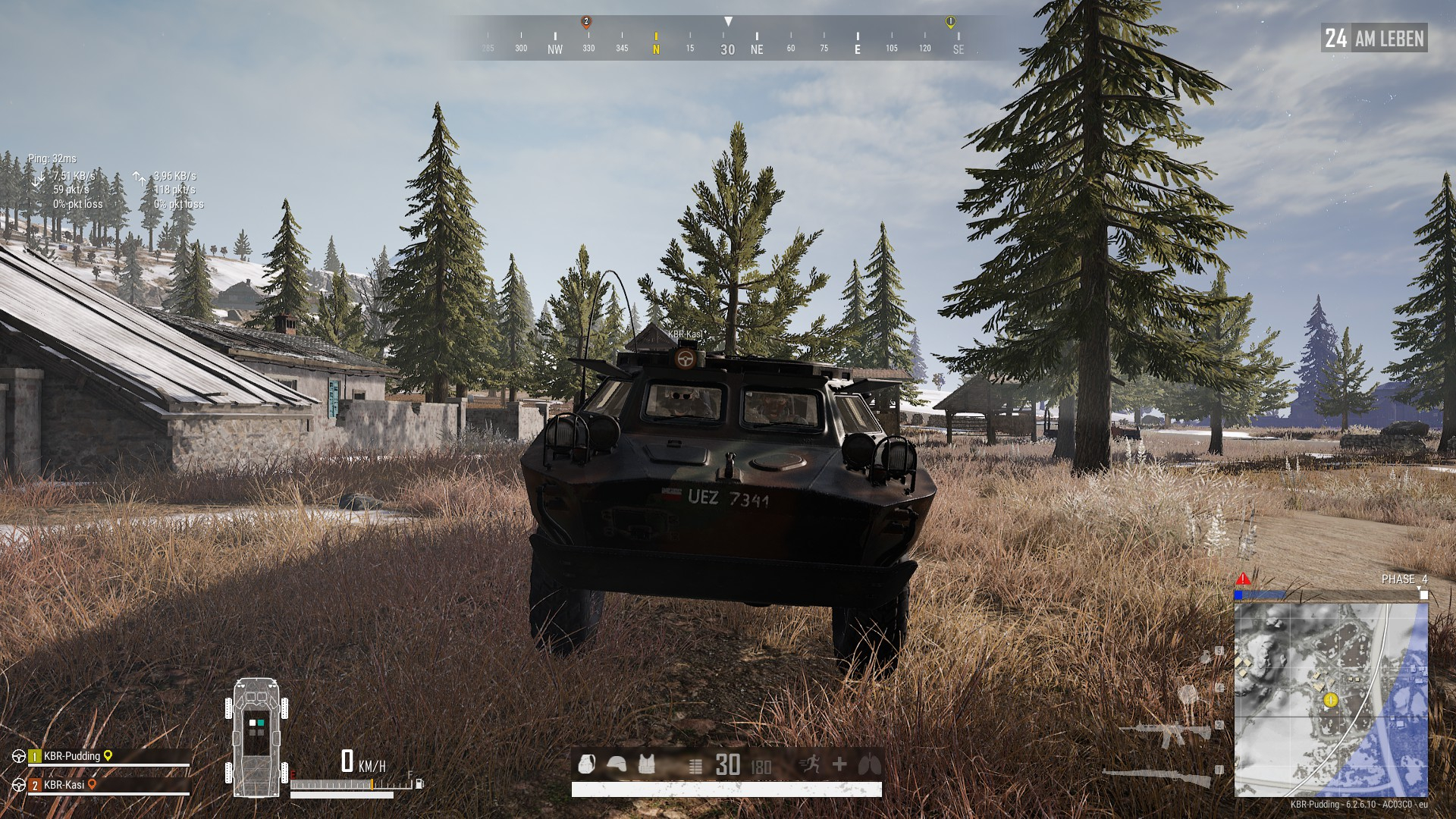Open the minimap of the snowy town

click(x=1331, y=699)
